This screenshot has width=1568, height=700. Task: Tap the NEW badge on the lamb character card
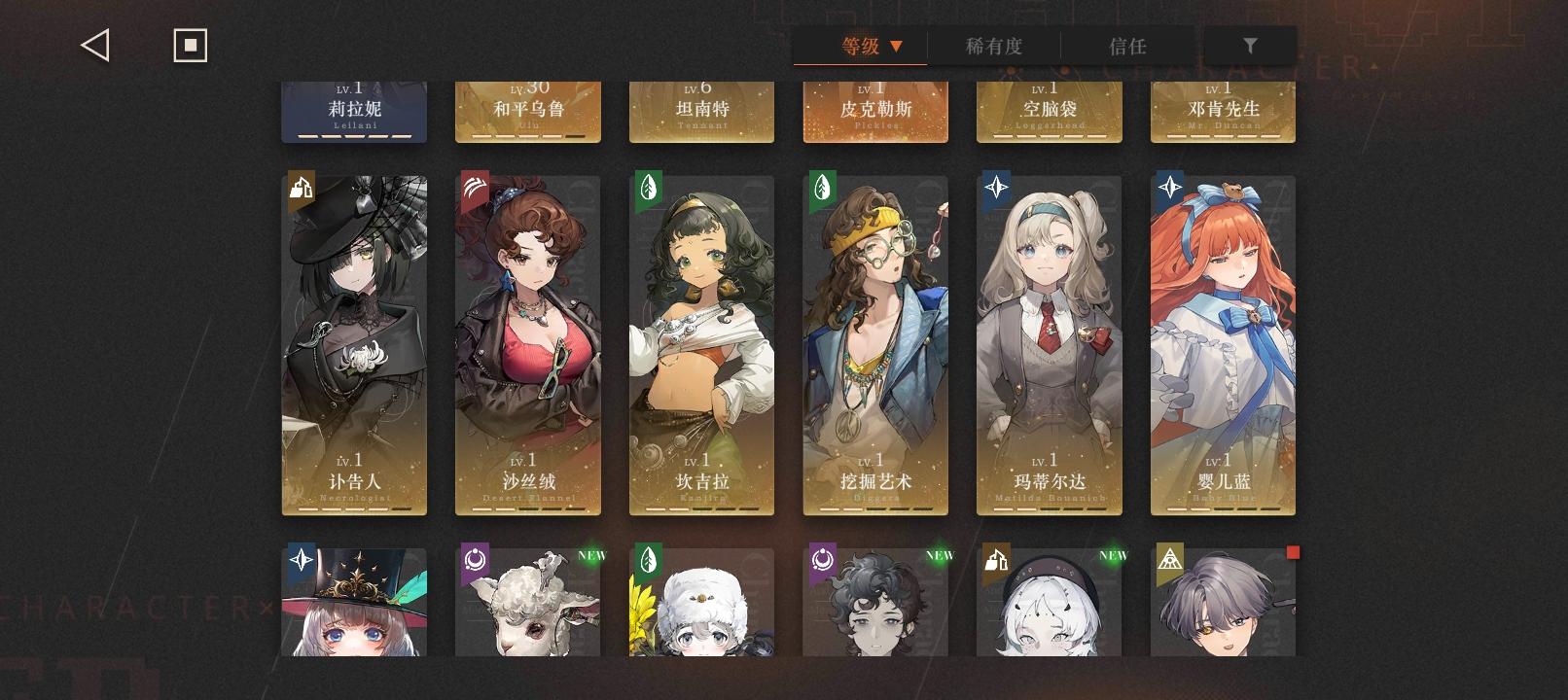click(593, 554)
